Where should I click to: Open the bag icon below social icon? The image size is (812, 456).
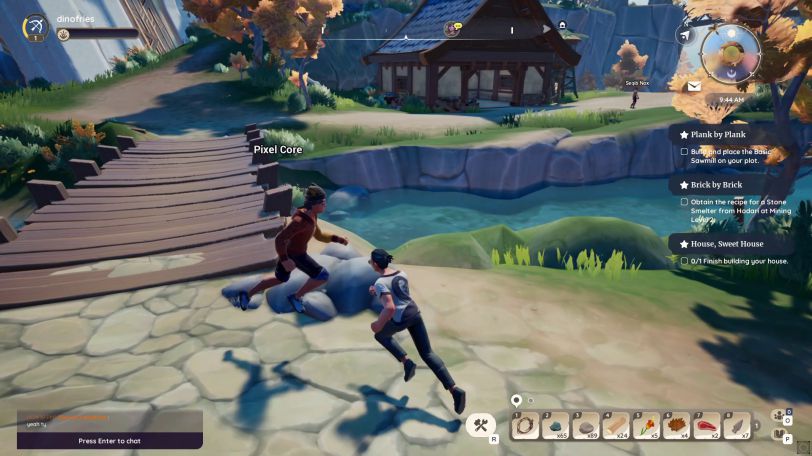[x=776, y=434]
